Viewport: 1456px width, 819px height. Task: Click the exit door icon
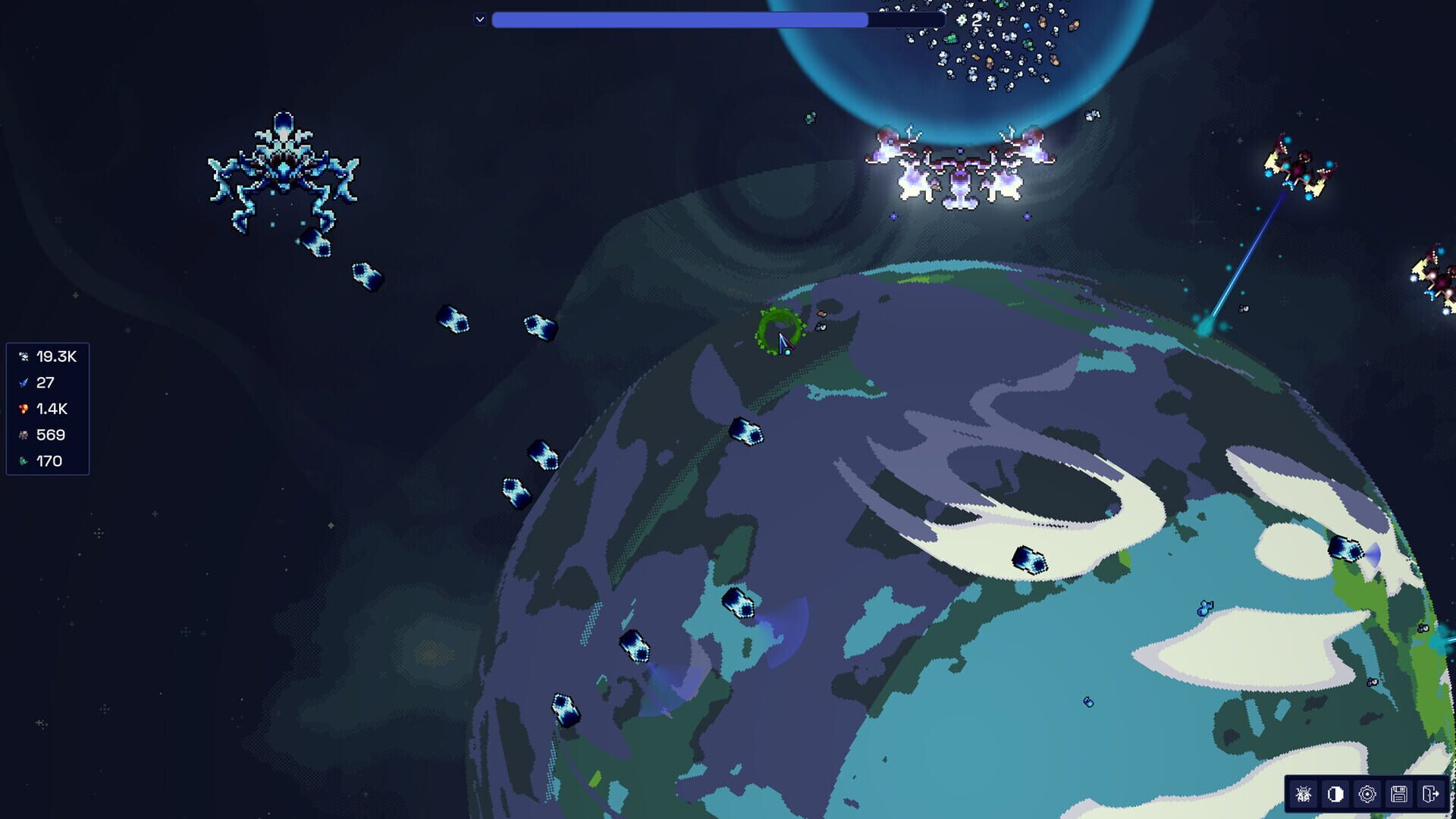click(1432, 795)
